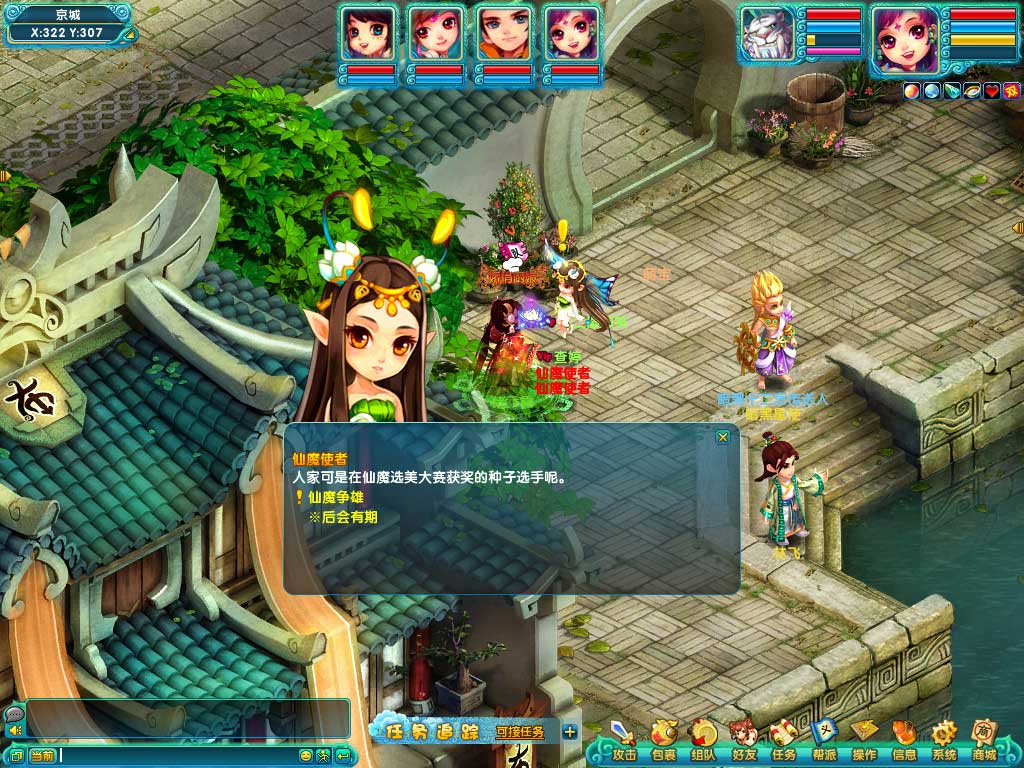
Task: Open the 攻击 attack menu
Action: [x=624, y=741]
